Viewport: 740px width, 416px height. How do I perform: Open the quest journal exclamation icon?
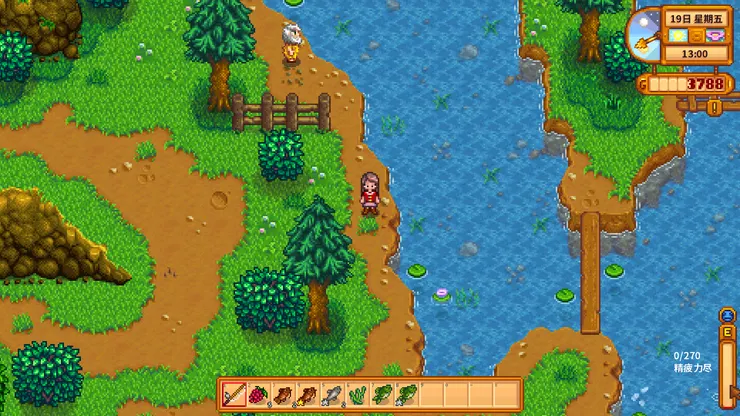click(715, 106)
